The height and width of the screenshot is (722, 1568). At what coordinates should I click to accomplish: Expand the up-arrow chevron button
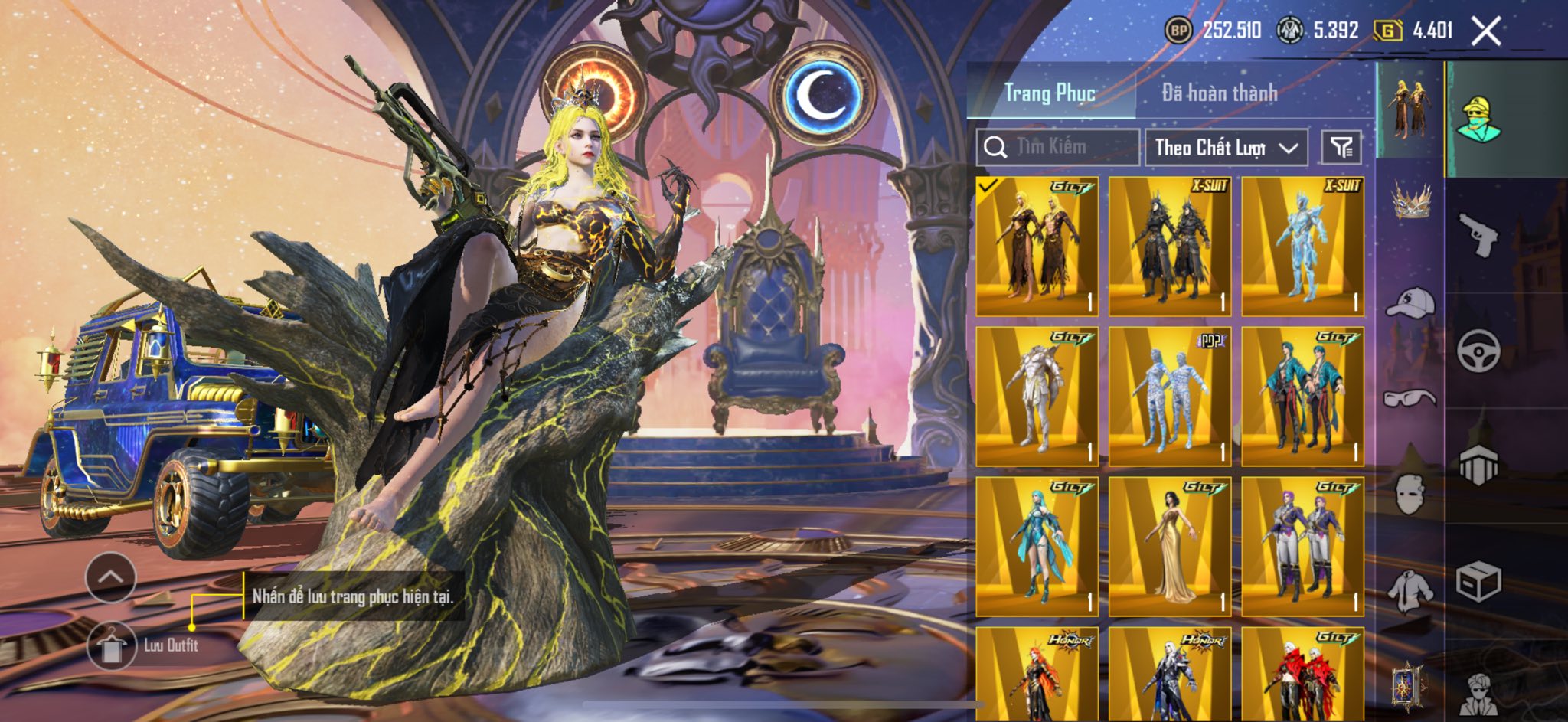point(111,577)
